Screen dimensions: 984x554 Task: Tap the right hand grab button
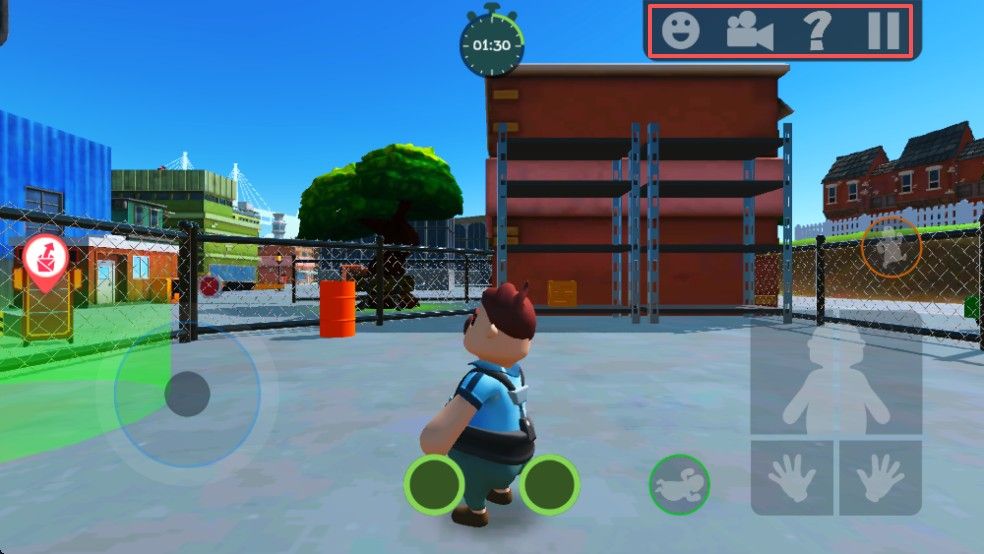880,478
